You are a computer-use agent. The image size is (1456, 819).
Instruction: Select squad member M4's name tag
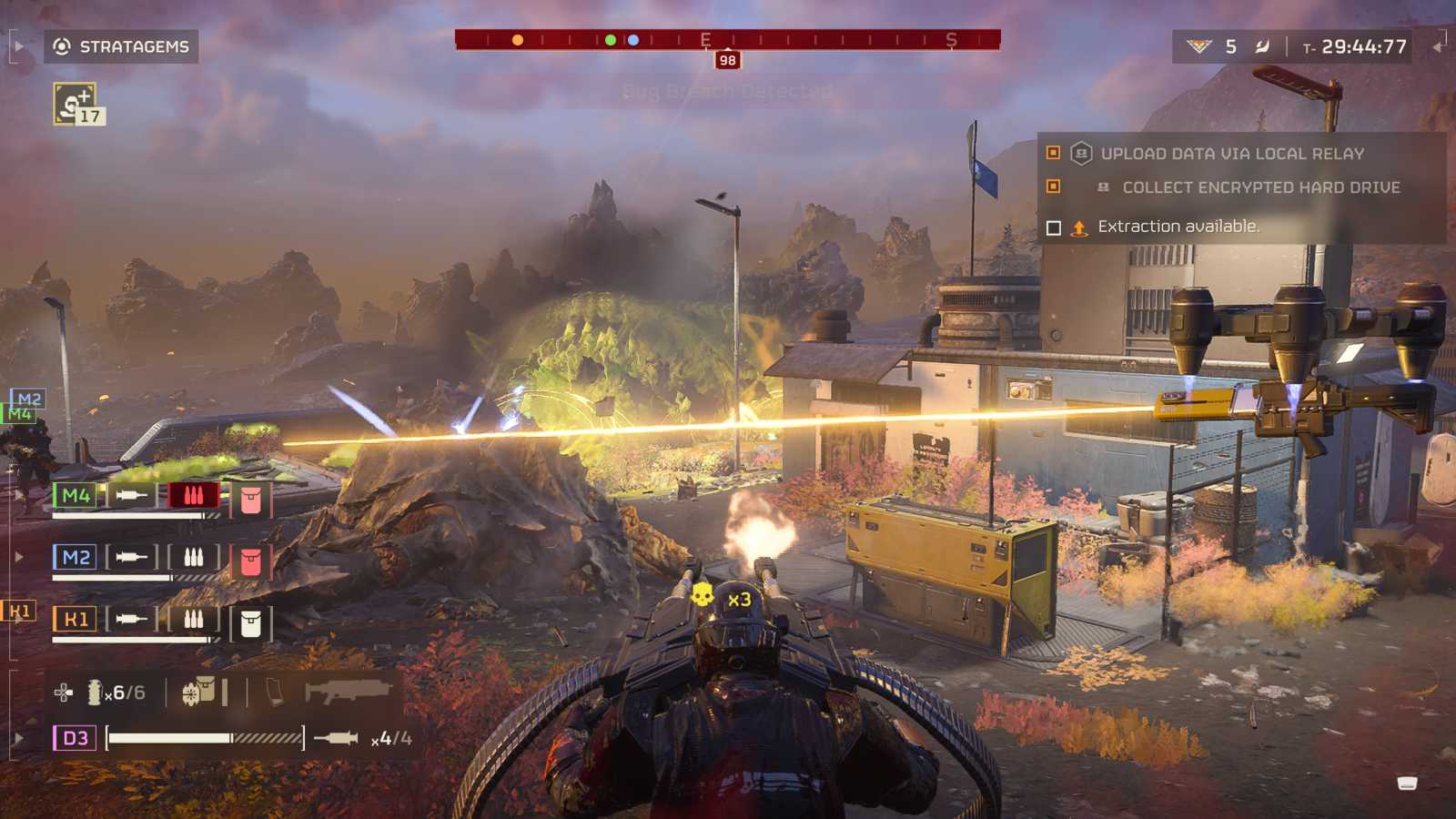click(76, 496)
